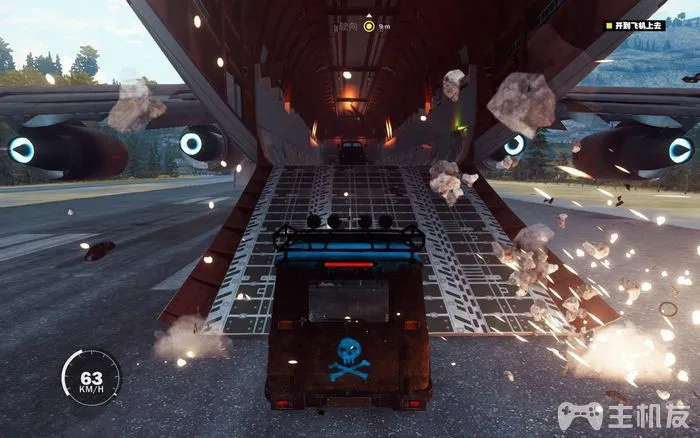
Task: Select the yellow objective waypoint marker
Action: 368,26
